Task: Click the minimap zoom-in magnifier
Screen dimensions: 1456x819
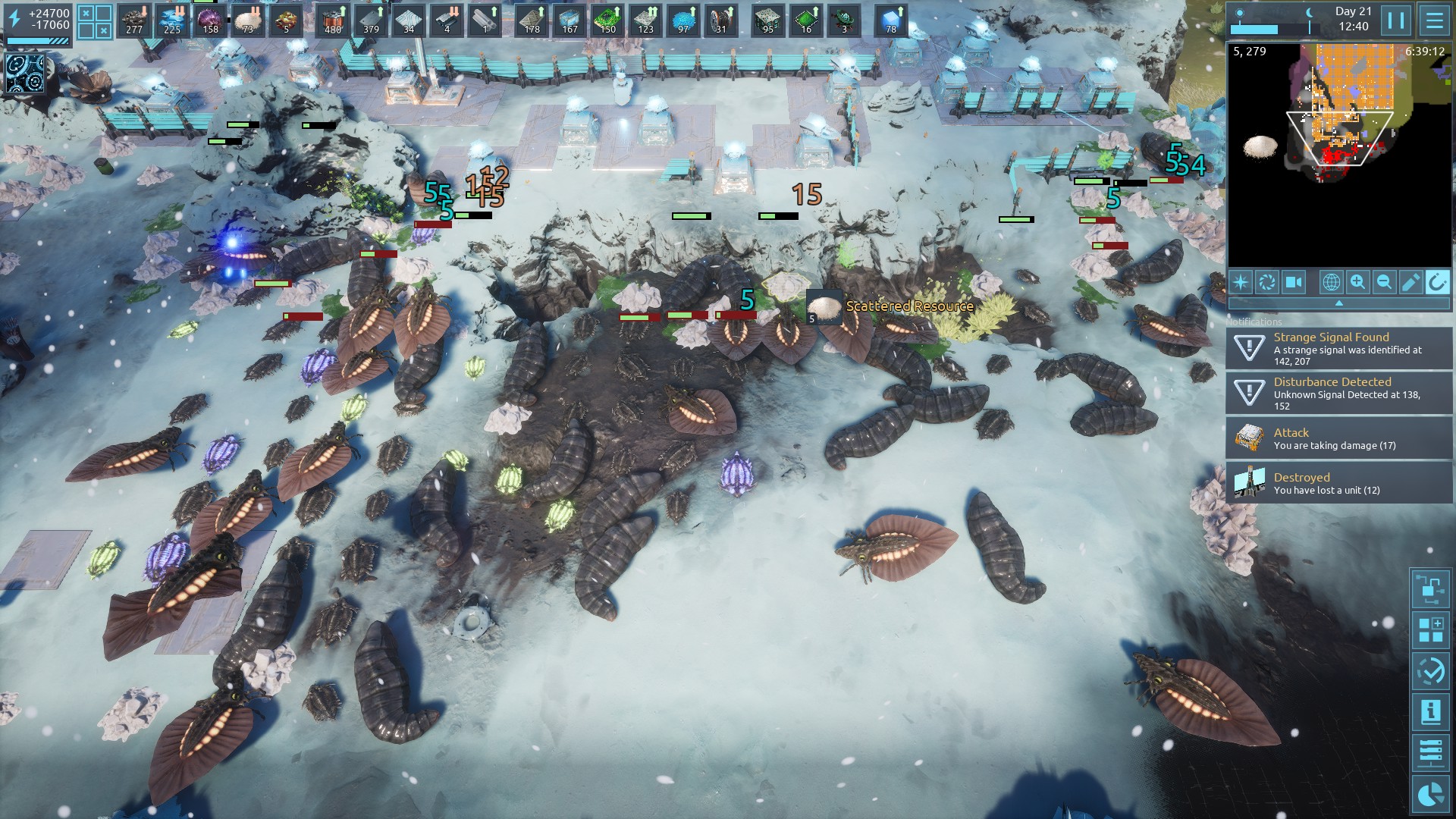Action: point(1357,282)
